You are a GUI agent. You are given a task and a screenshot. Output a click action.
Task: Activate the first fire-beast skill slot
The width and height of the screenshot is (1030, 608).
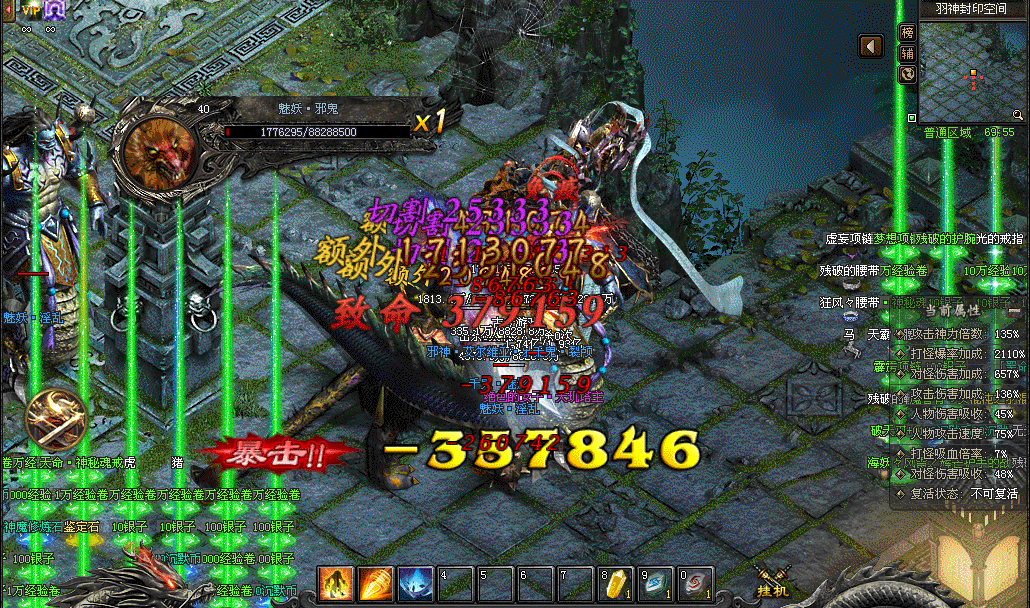pos(336,584)
